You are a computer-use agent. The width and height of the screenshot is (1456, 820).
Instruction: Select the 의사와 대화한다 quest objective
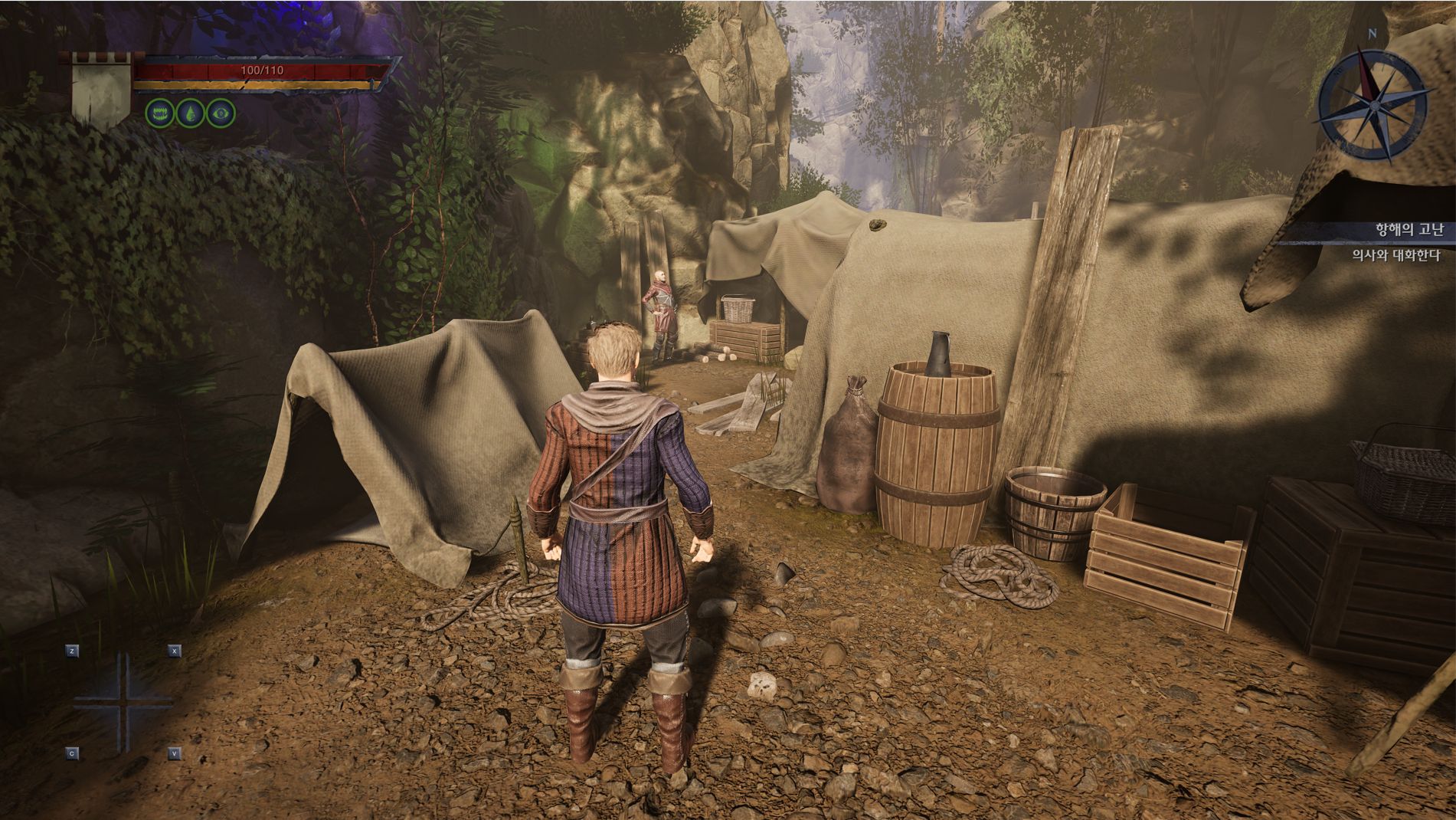tap(1395, 255)
